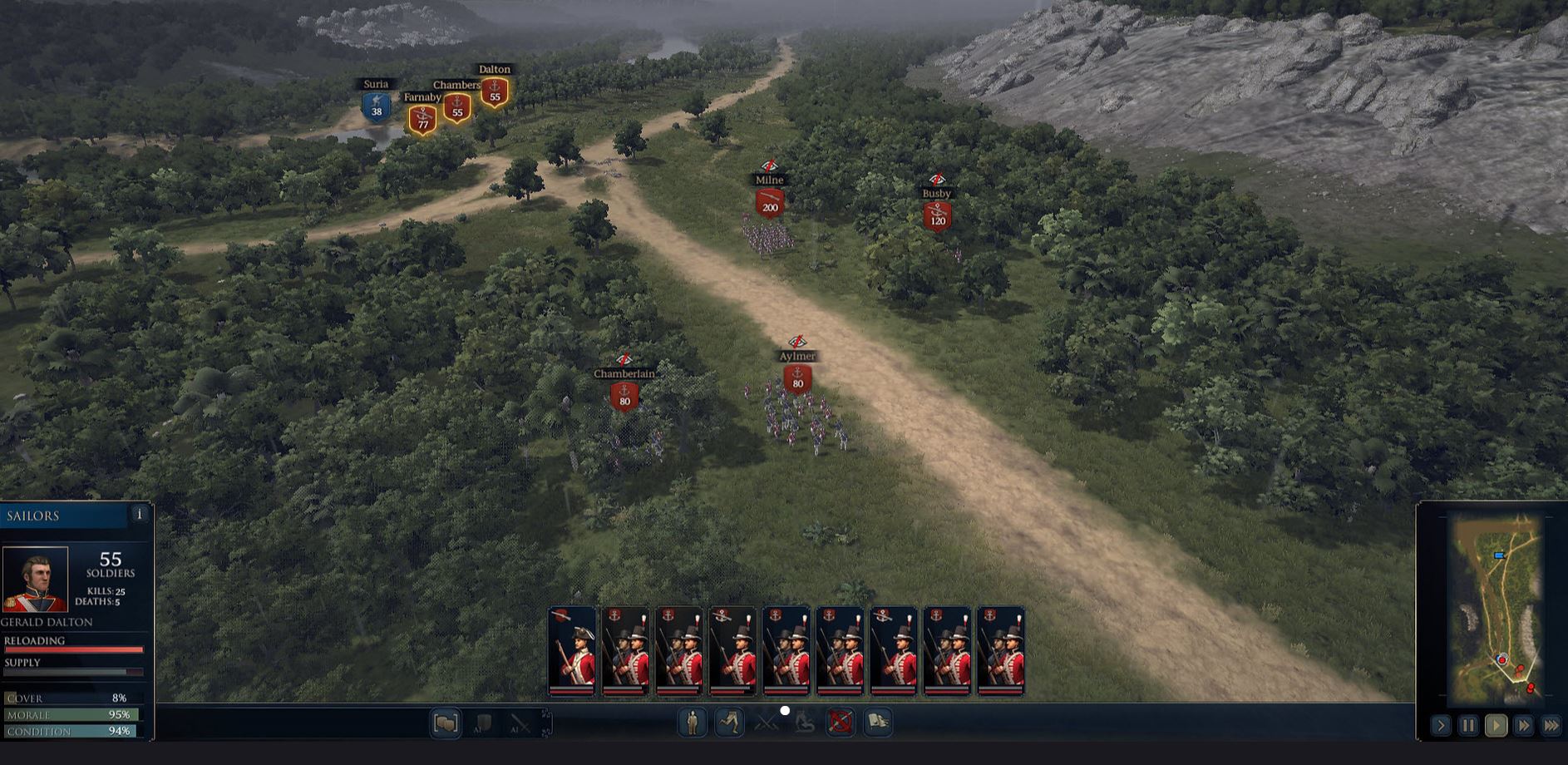Viewport: 1568px width, 765px height.
Task: Toggle the unit grouping bracket icon
Action: (446, 723)
